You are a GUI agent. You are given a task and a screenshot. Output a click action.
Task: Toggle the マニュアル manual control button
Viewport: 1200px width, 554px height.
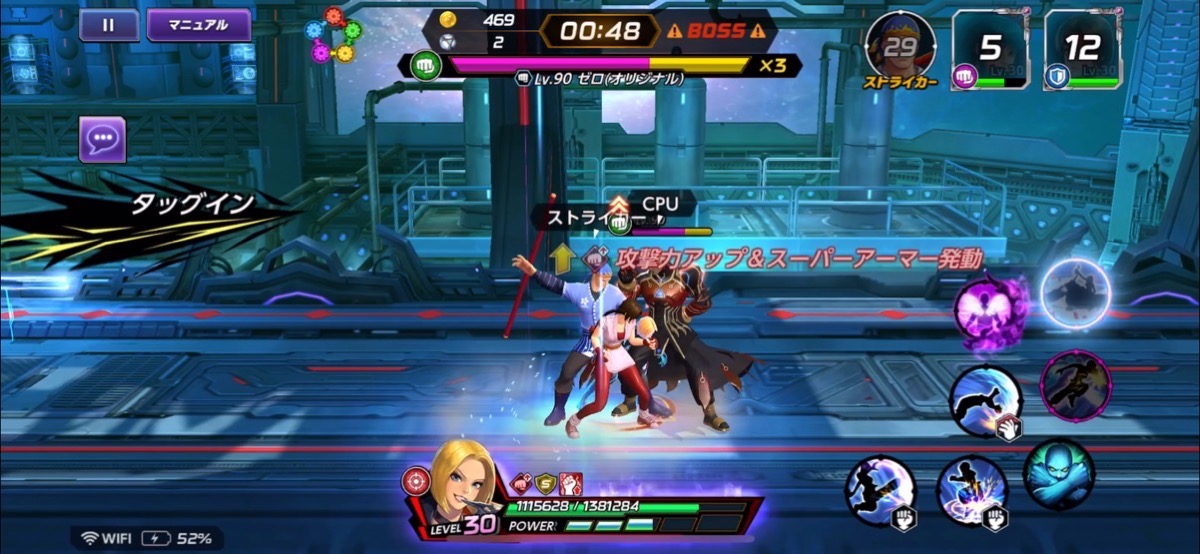pos(198,25)
